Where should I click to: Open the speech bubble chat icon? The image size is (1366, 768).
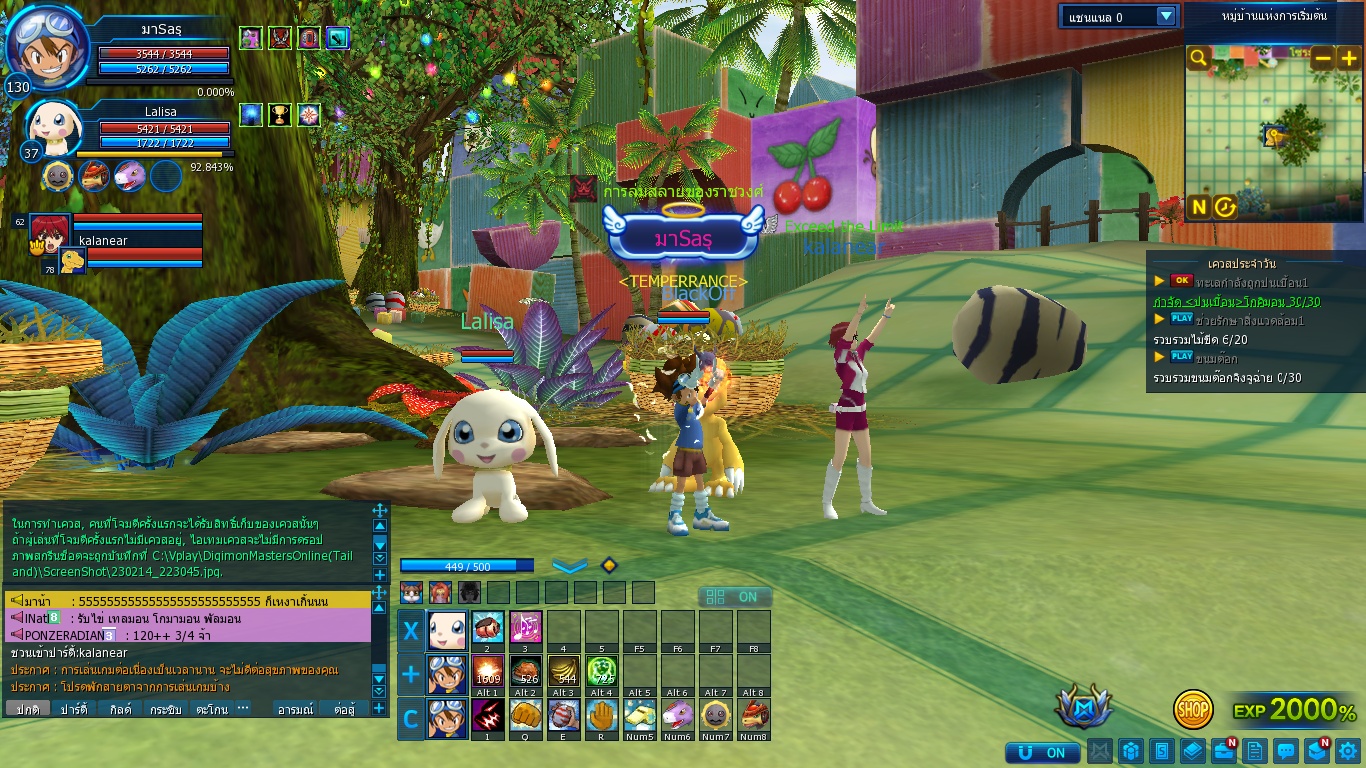pyautogui.click(x=1286, y=751)
